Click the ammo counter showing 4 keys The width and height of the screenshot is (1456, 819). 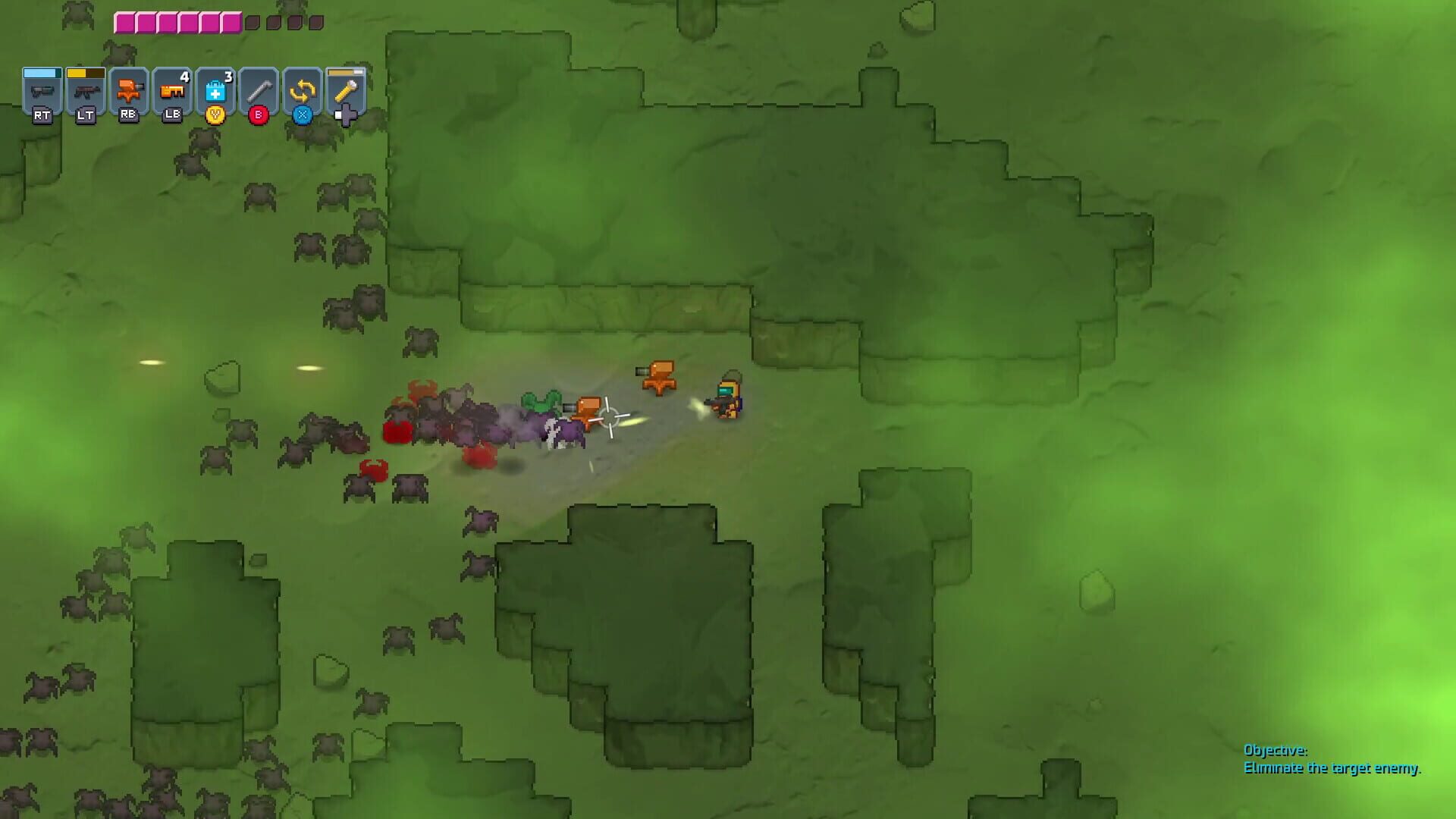click(x=183, y=76)
